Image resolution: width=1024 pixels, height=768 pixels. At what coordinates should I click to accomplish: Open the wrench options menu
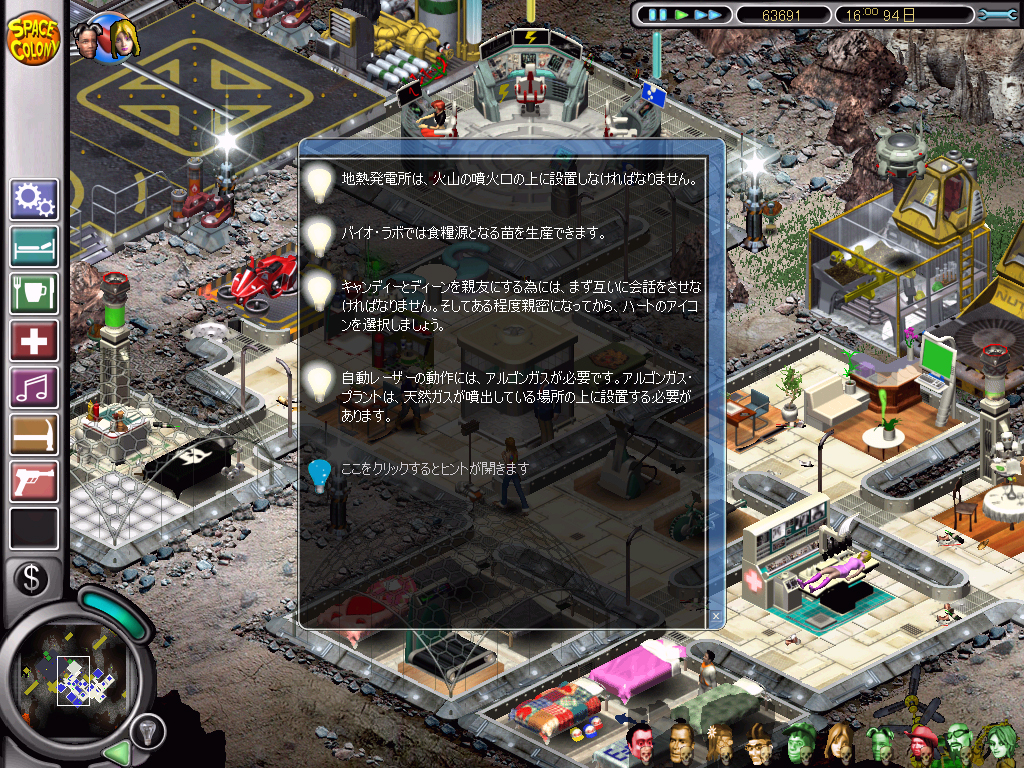995,15
